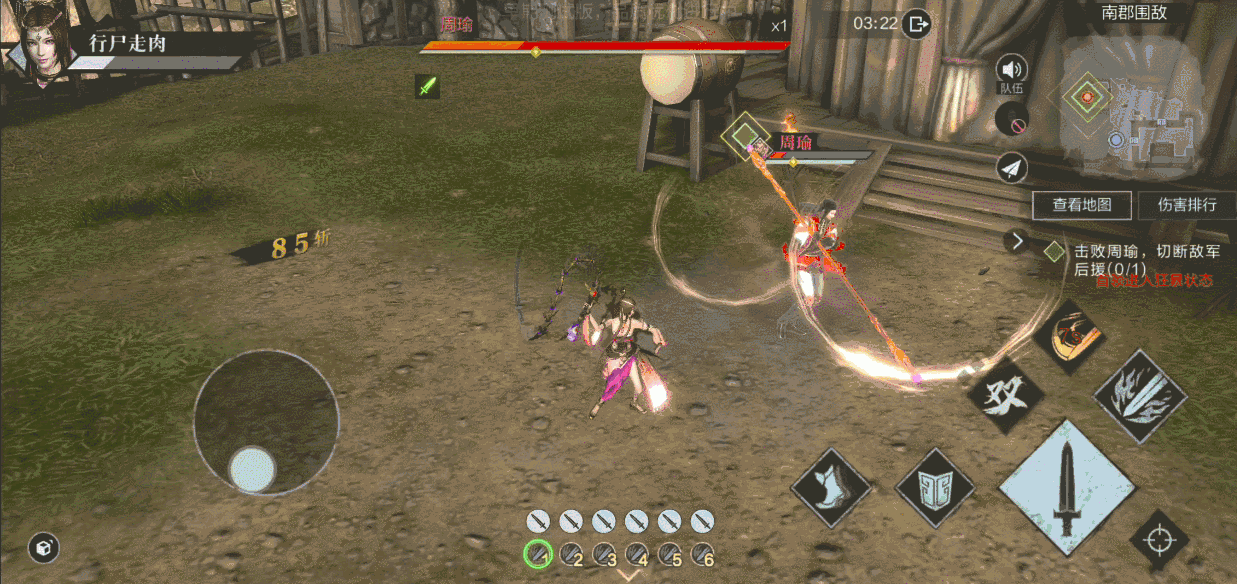Dodge with the winged boot button
Image resolution: width=1237 pixels, height=584 pixels.
coord(830,487)
